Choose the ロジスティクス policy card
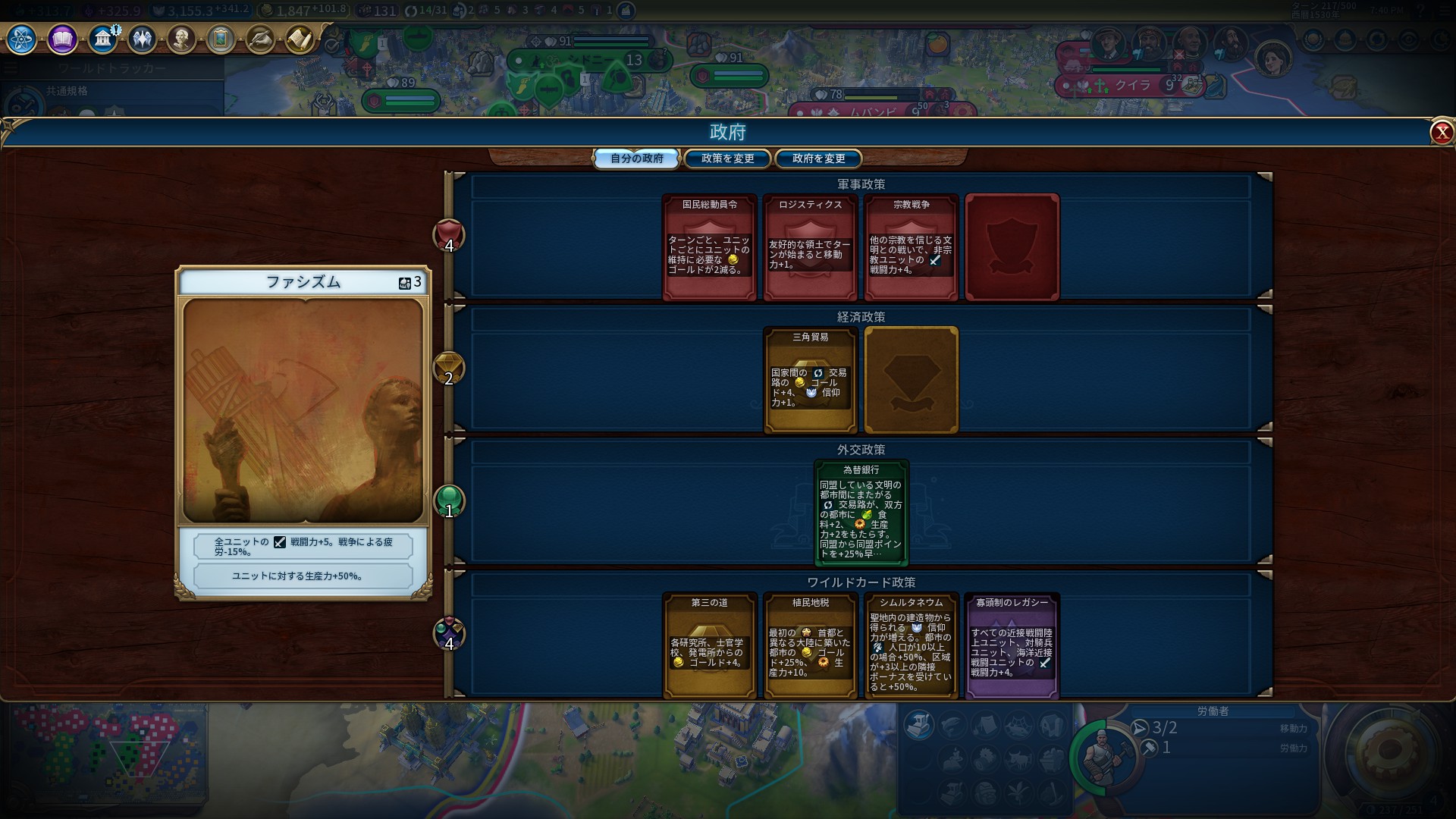The width and height of the screenshot is (1456, 819). [x=810, y=247]
